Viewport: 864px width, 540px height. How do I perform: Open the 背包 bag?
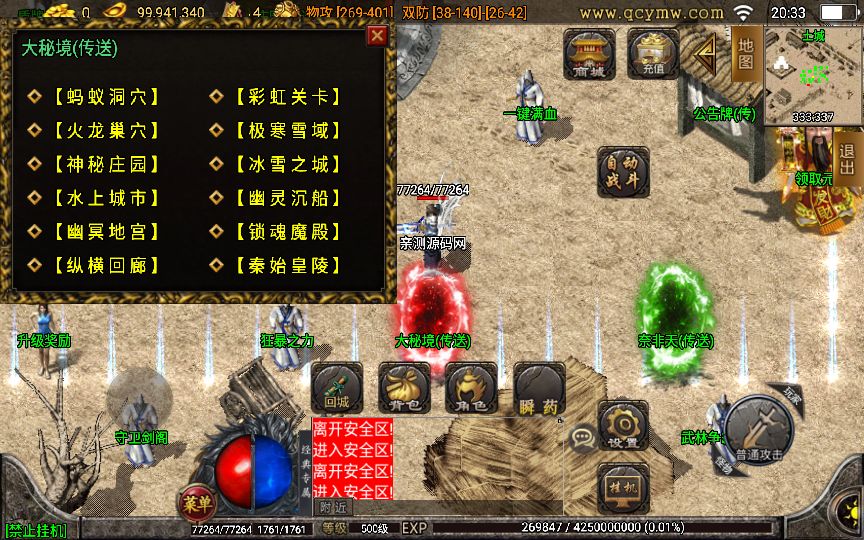[404, 388]
